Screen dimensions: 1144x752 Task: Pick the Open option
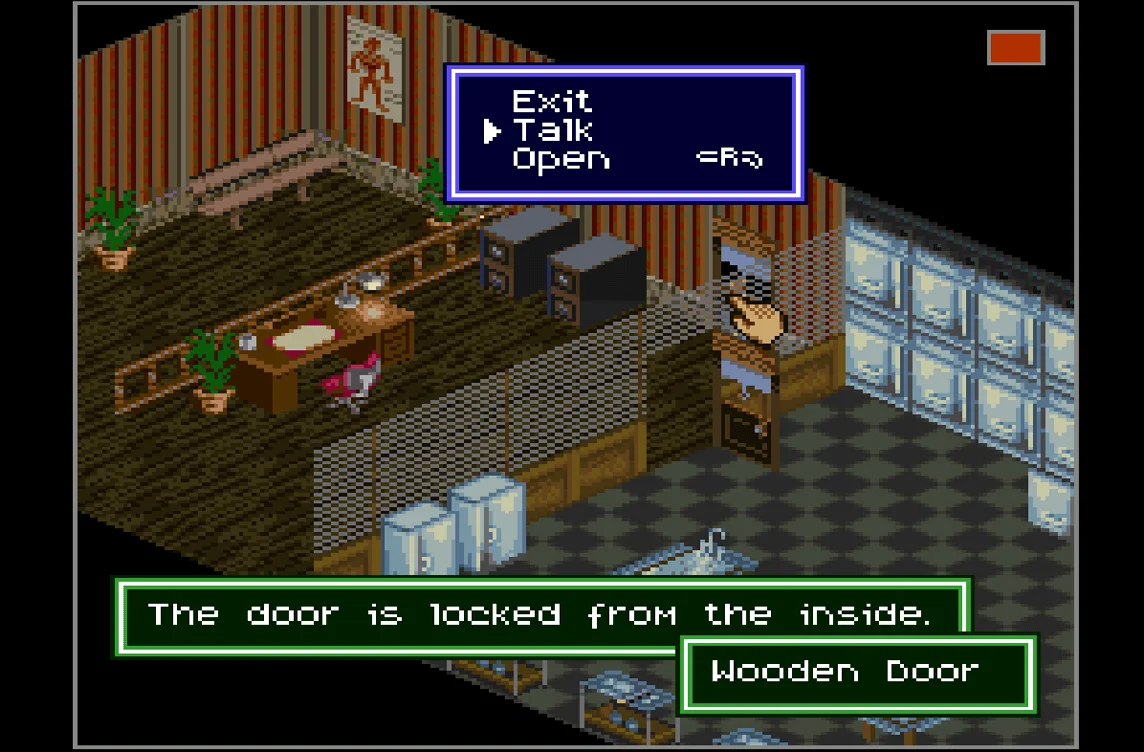click(560, 159)
